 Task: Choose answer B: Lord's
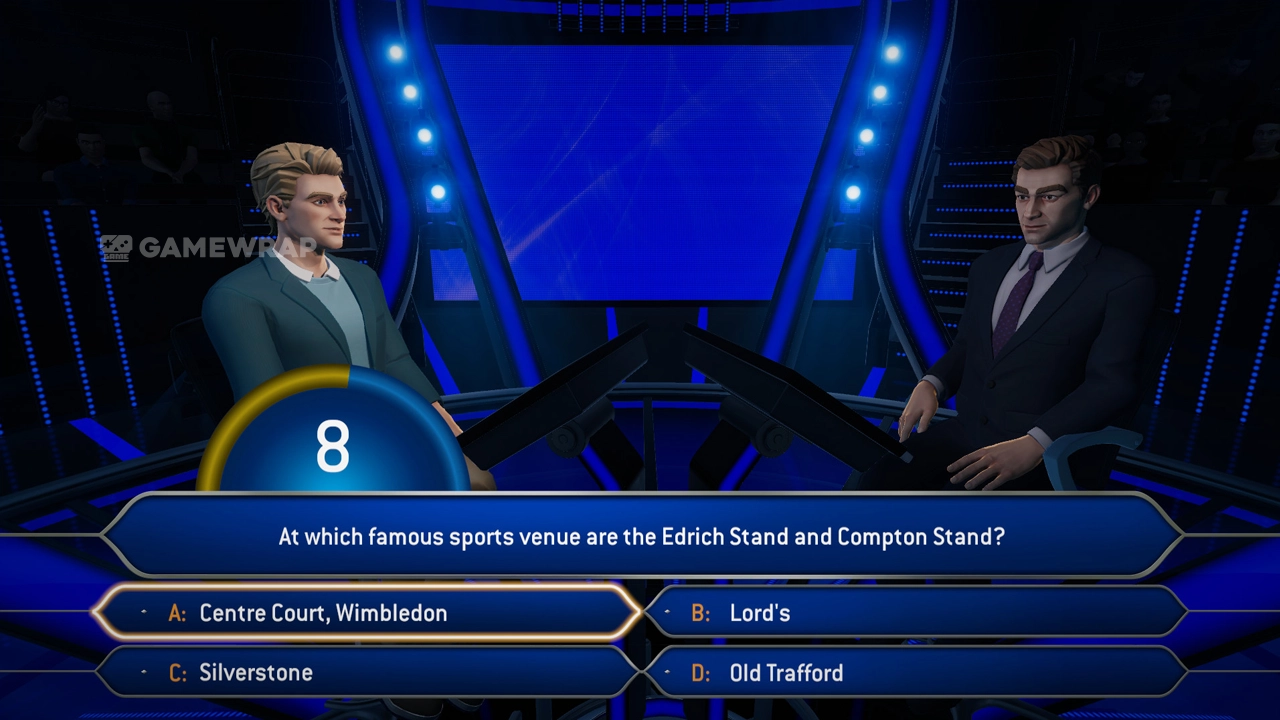(914, 613)
